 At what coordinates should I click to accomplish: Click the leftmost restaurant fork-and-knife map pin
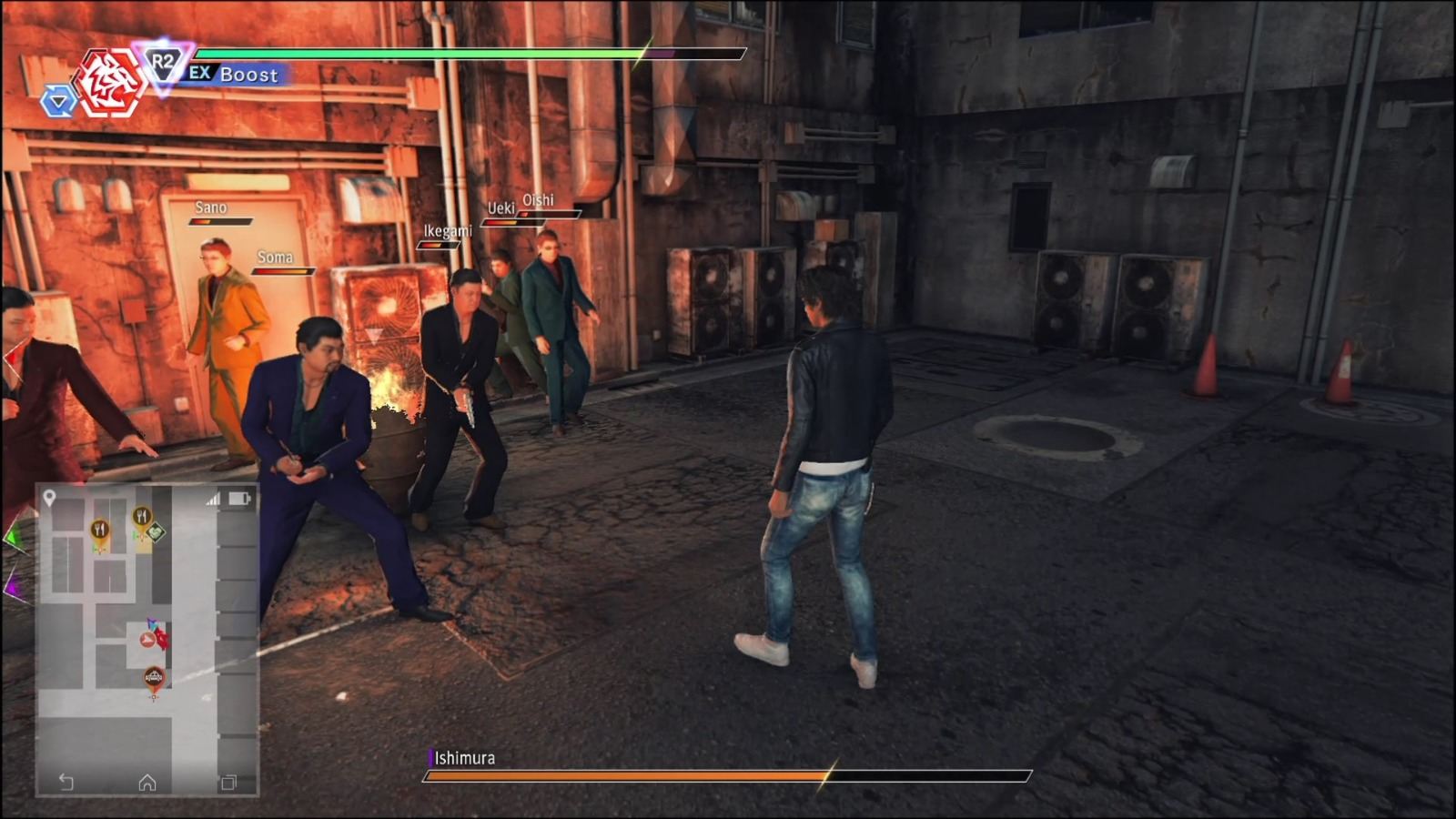tap(101, 529)
